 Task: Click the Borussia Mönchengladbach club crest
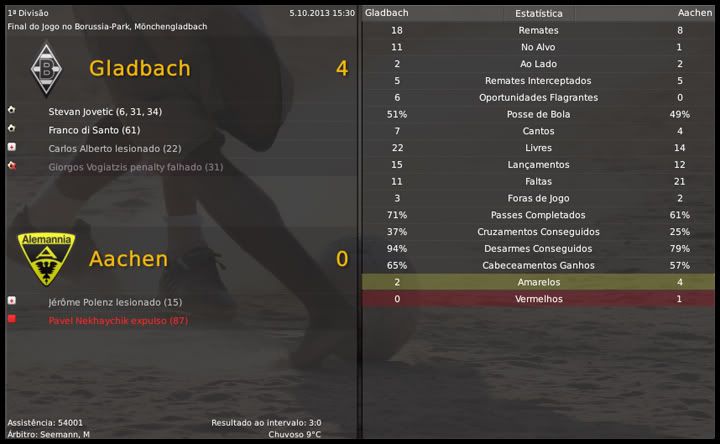(45, 69)
